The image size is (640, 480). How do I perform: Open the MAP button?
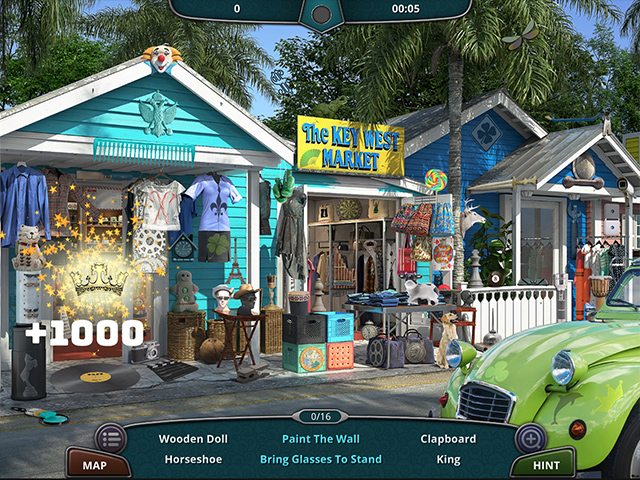point(95,464)
